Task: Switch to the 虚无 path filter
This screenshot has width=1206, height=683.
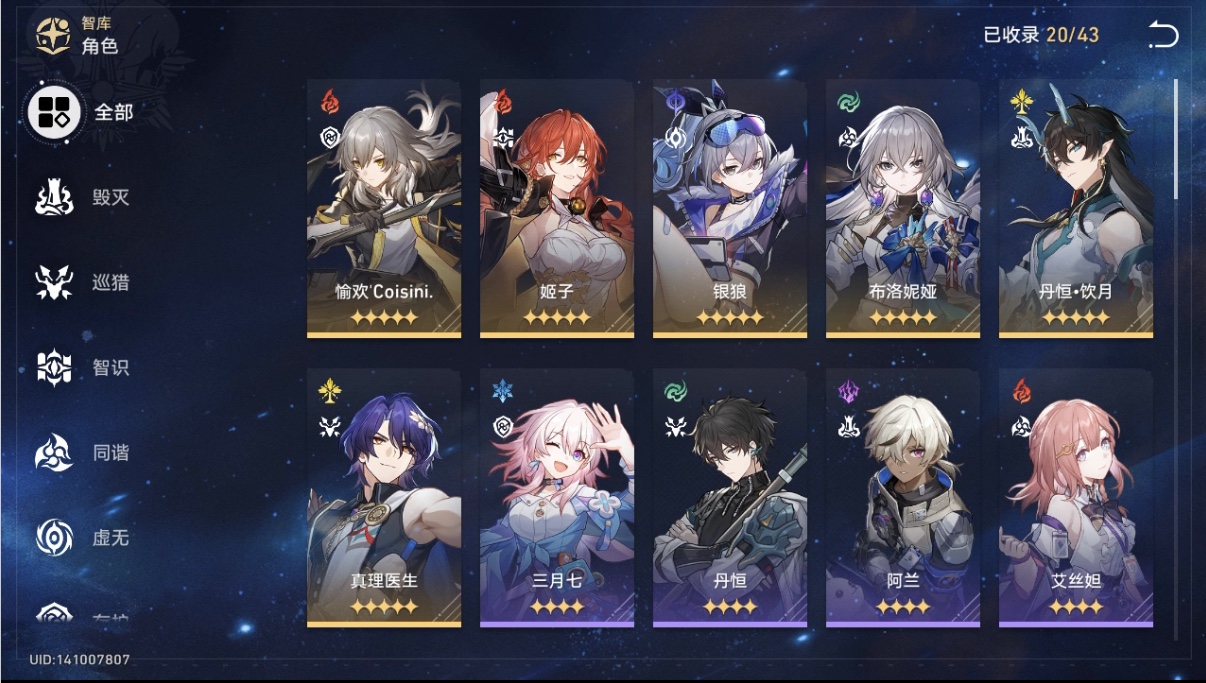Action: [82, 537]
